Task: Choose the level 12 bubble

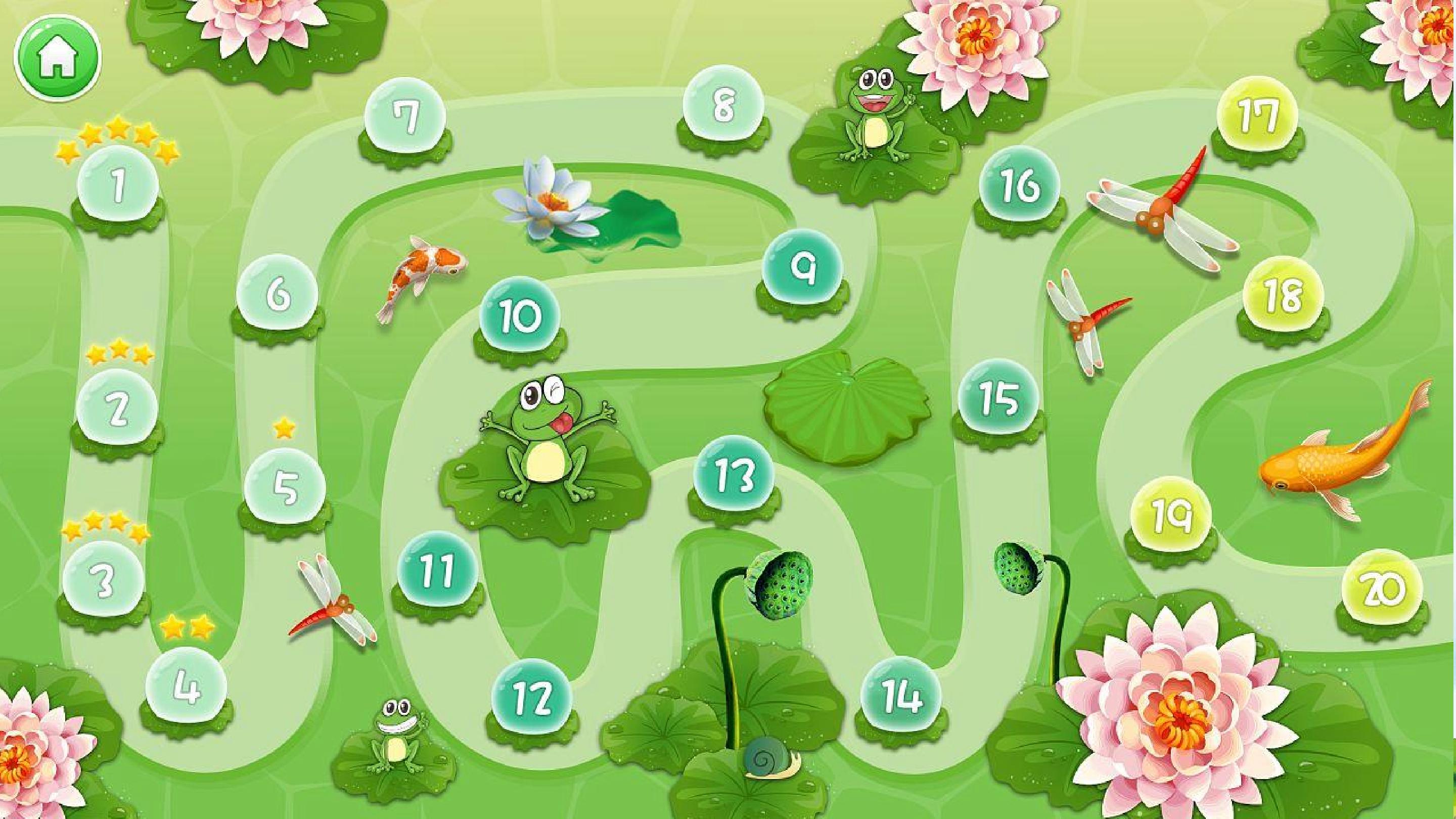Action: (531, 698)
